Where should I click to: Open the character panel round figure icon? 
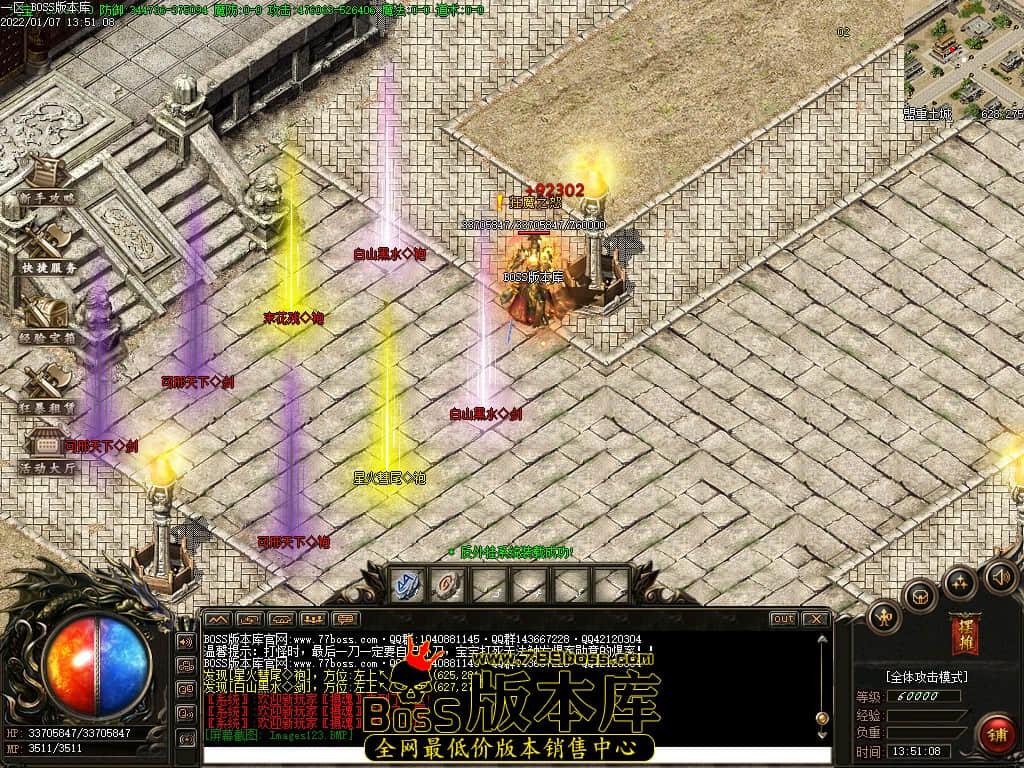pyautogui.click(x=884, y=617)
